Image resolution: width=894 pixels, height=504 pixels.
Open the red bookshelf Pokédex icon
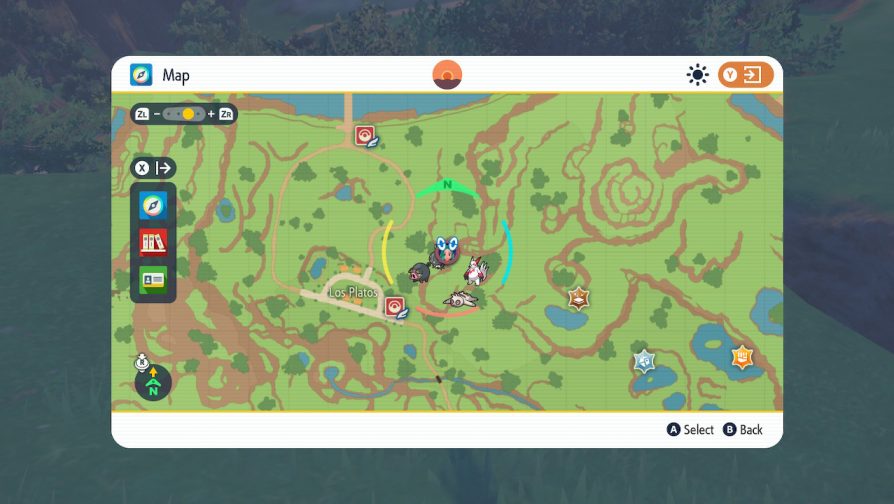153,242
